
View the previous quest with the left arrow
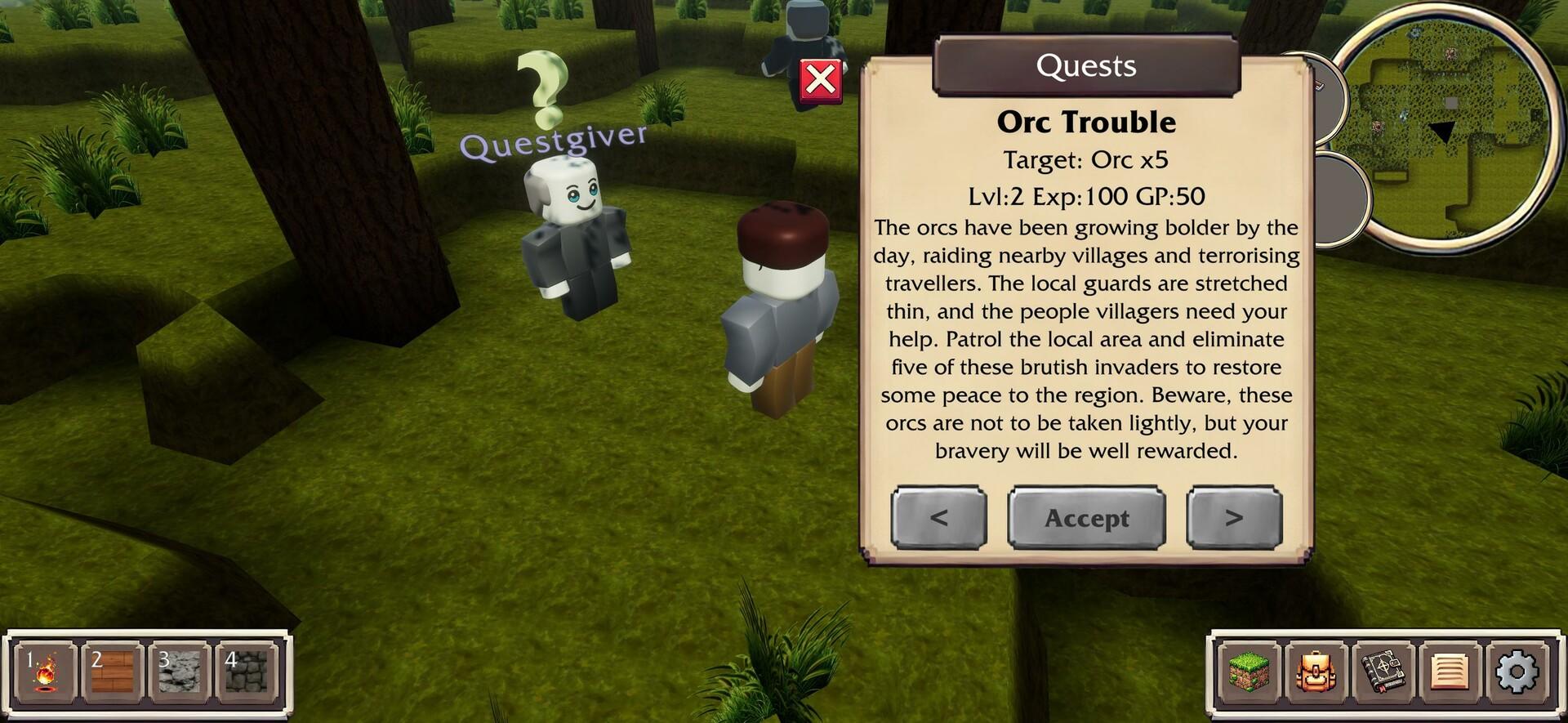(939, 518)
